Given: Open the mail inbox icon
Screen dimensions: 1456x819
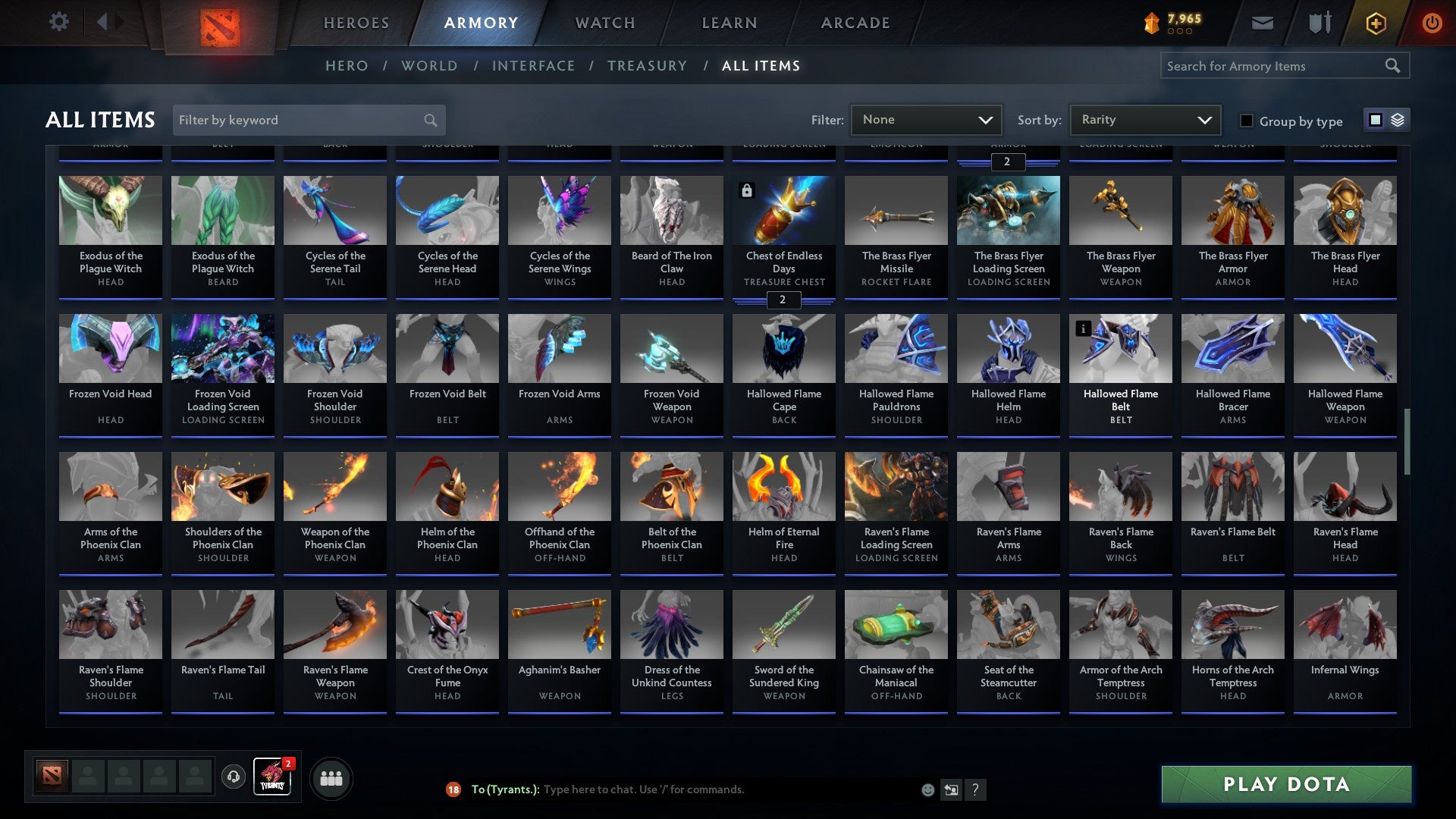Looking at the screenshot, I should 1263,22.
